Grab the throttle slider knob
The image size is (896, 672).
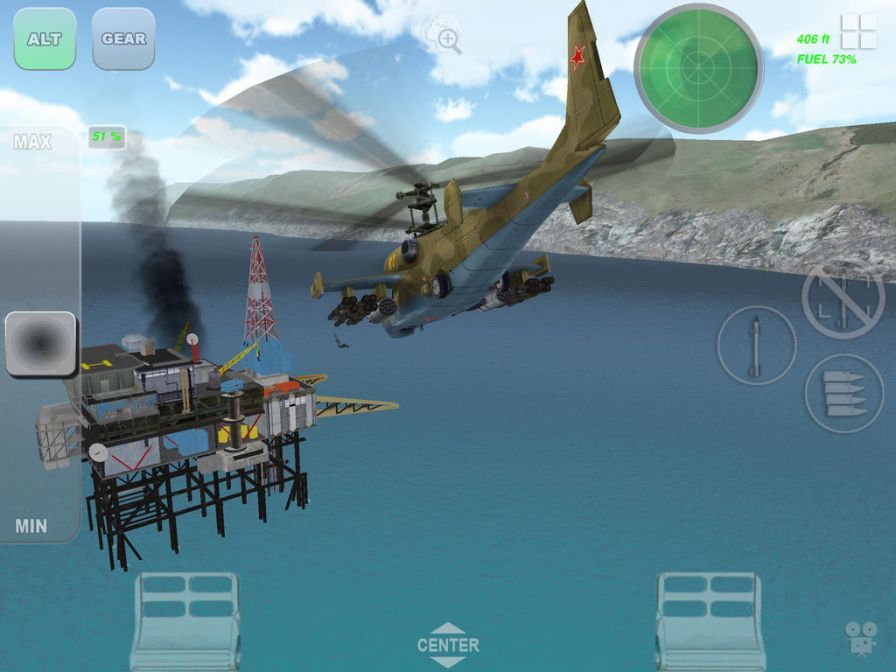[41, 344]
